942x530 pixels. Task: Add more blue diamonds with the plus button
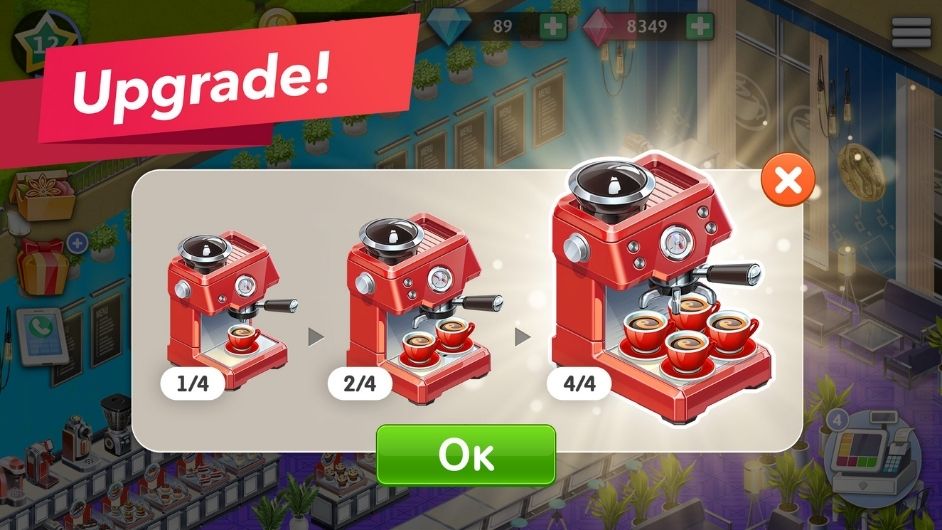tap(553, 27)
